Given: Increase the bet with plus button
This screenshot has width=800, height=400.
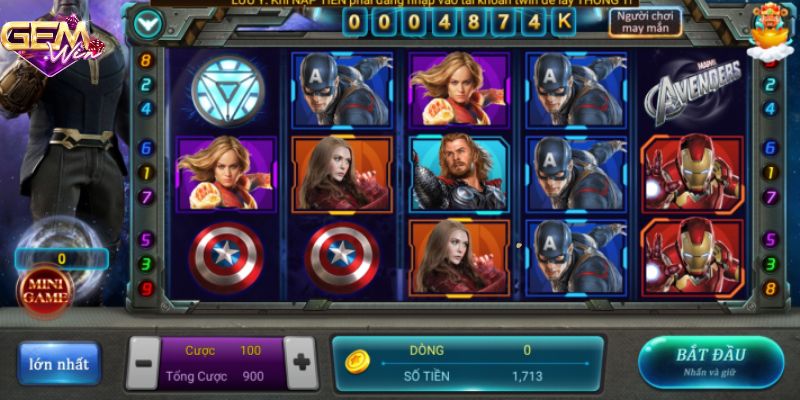Looking at the screenshot, I should pyautogui.click(x=299, y=362).
